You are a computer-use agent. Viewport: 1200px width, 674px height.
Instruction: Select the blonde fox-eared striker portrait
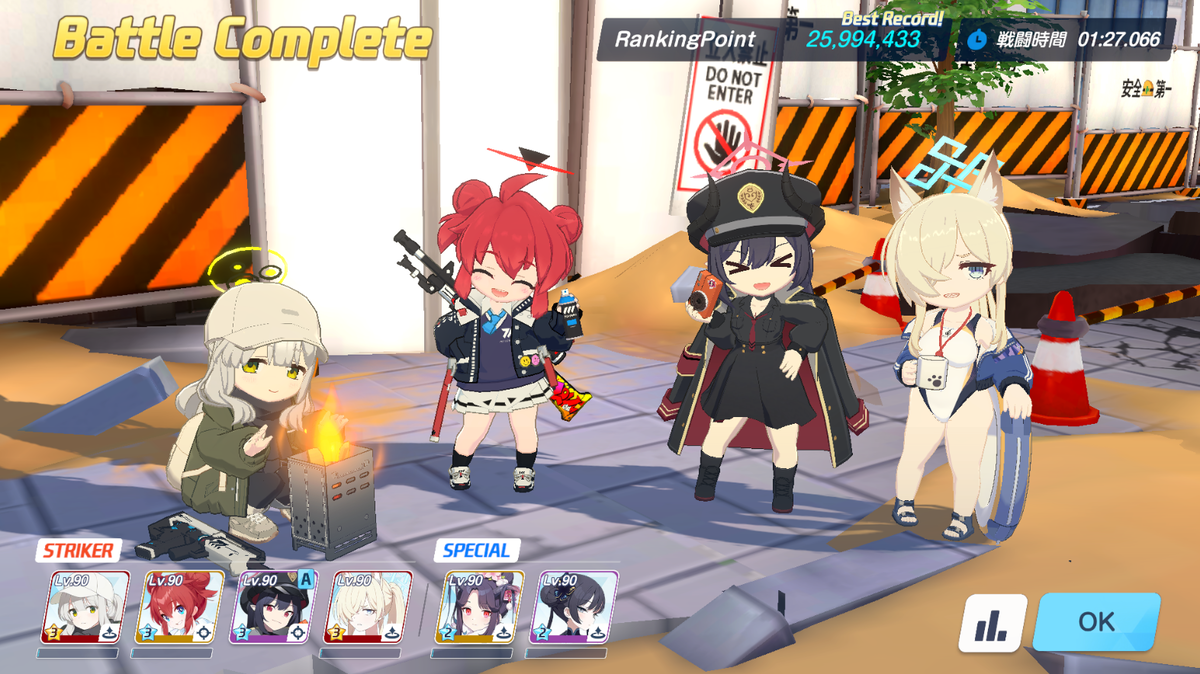tap(369, 607)
